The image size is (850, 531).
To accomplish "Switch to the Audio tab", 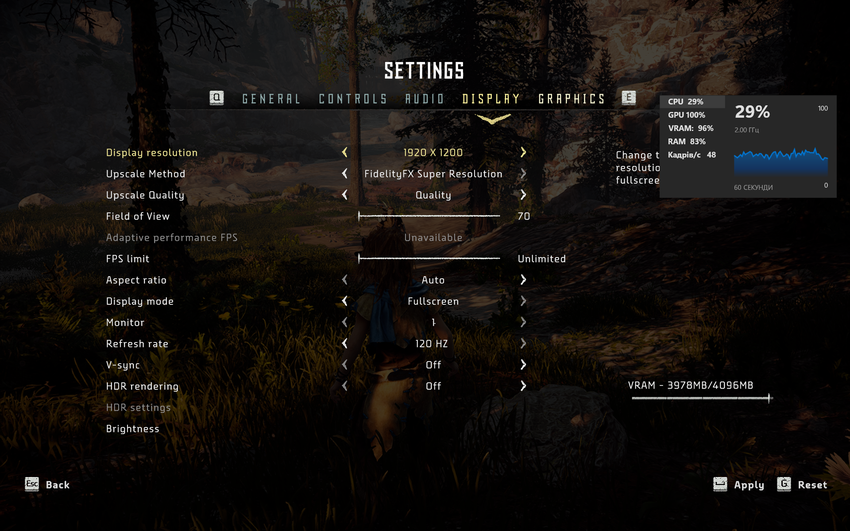I will tap(425, 99).
